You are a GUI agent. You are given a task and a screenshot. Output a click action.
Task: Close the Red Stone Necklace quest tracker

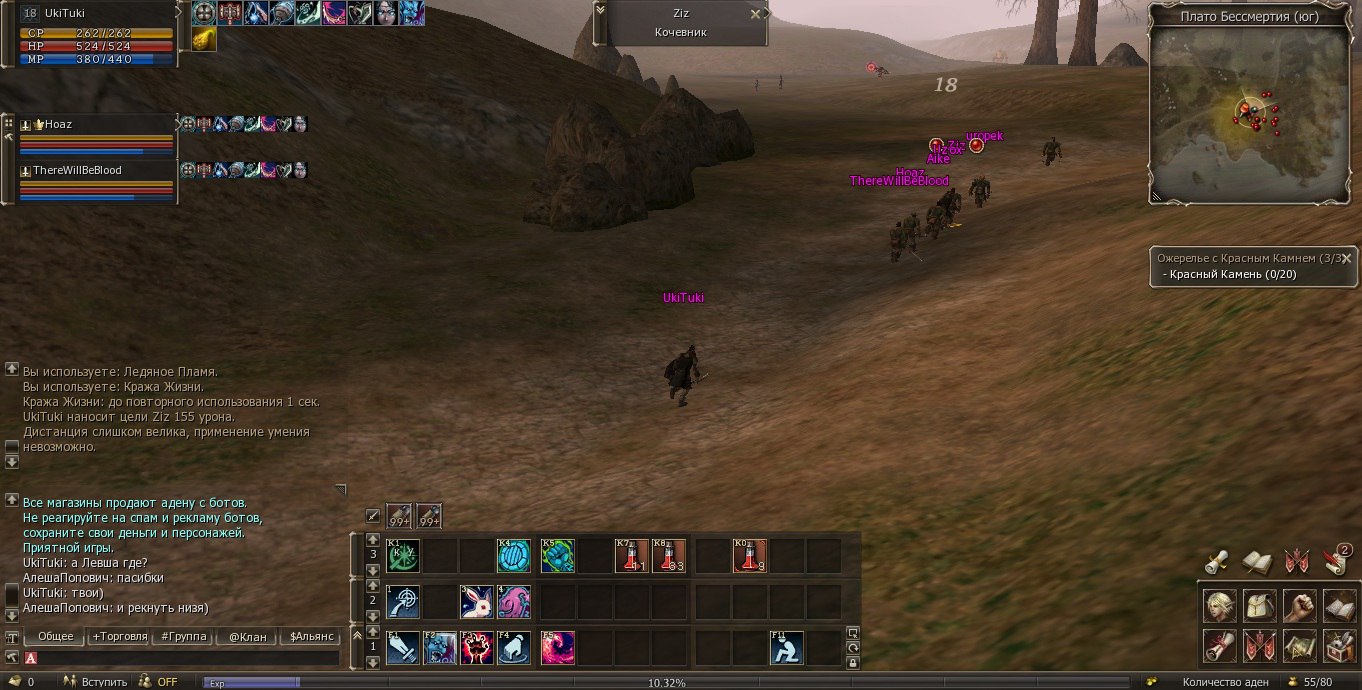(1346, 256)
